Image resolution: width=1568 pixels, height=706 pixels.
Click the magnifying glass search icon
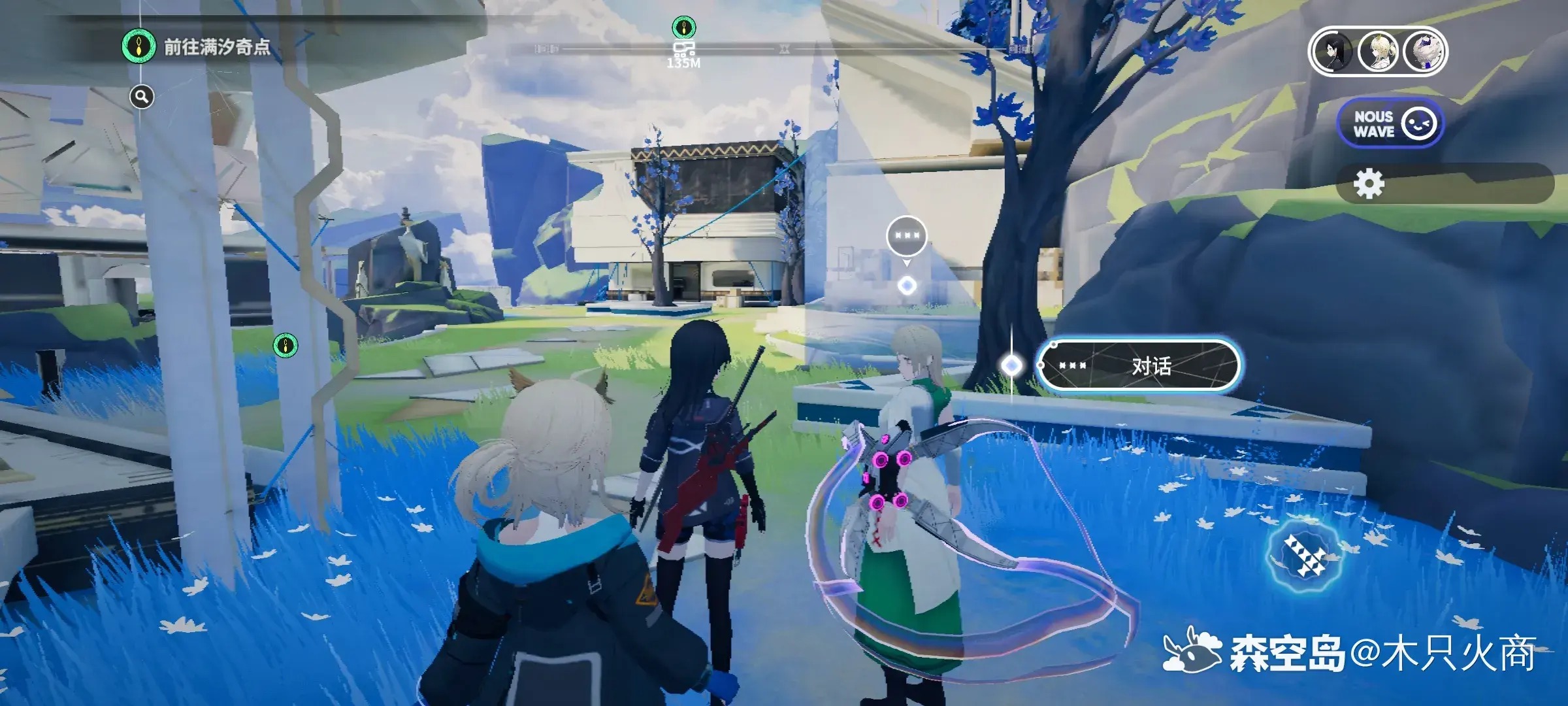(x=142, y=97)
